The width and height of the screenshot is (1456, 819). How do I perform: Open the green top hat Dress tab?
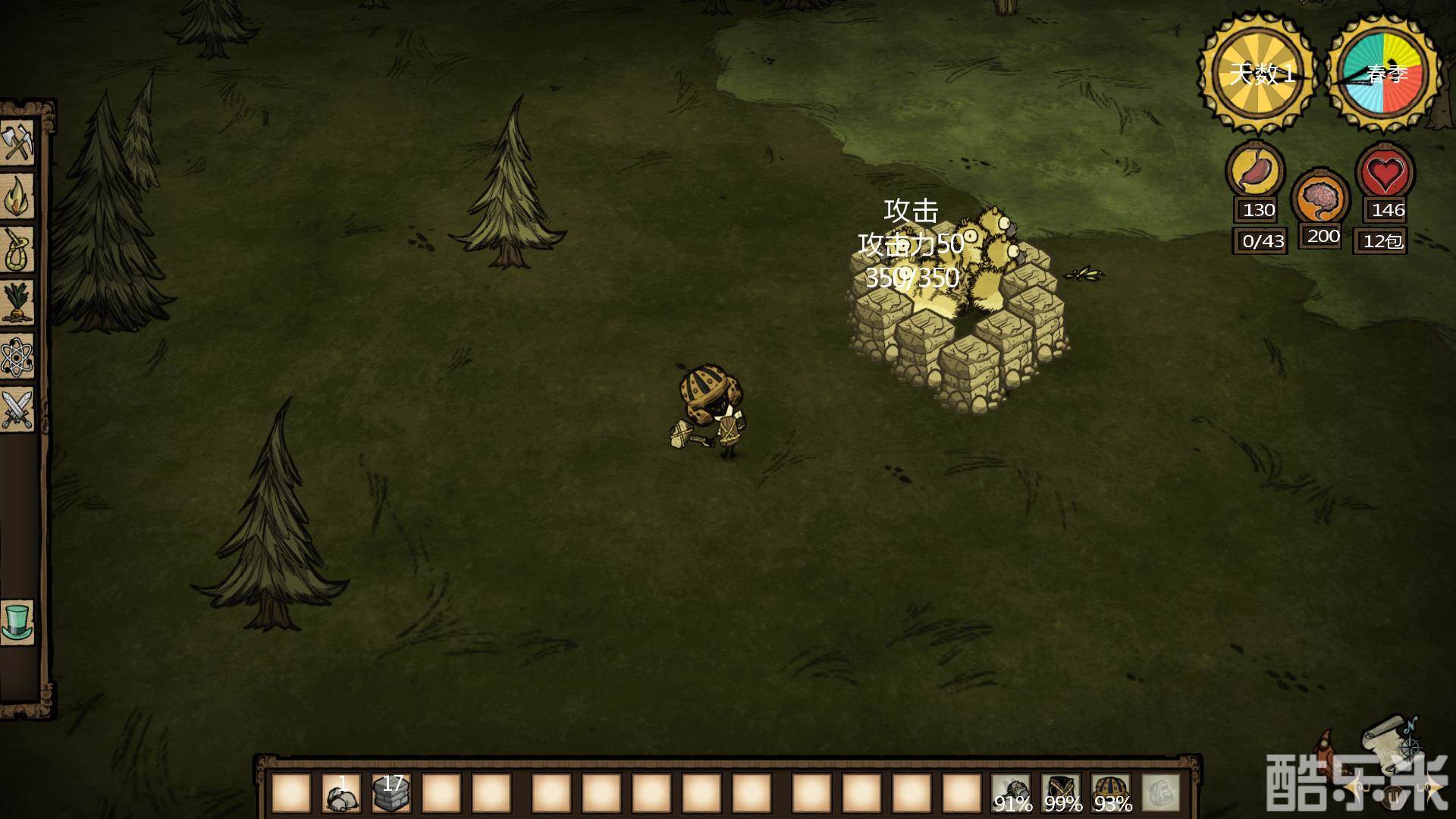(18, 622)
